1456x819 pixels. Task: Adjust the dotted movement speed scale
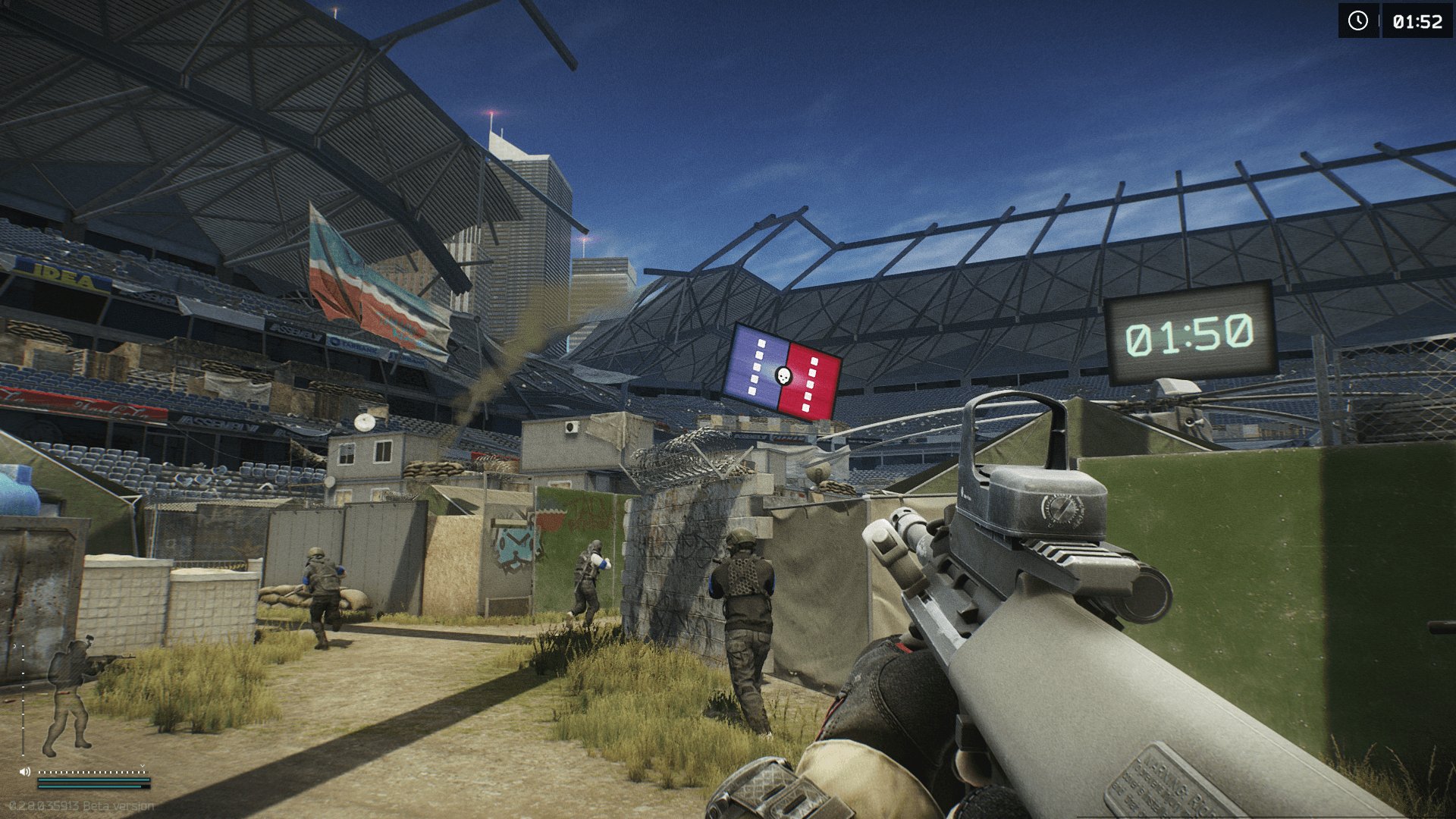pyautogui.click(x=93, y=772)
